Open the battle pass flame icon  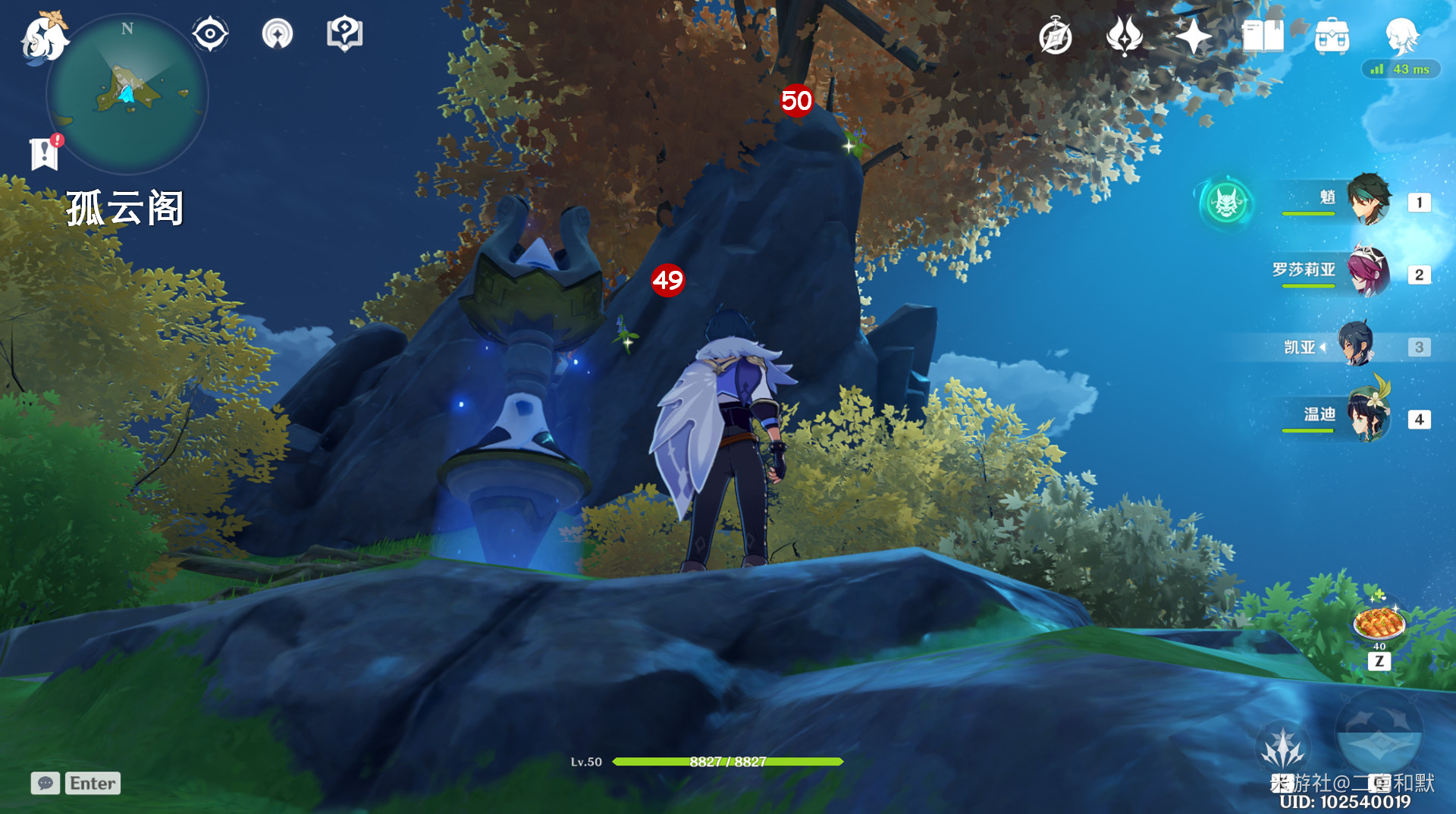click(1124, 36)
